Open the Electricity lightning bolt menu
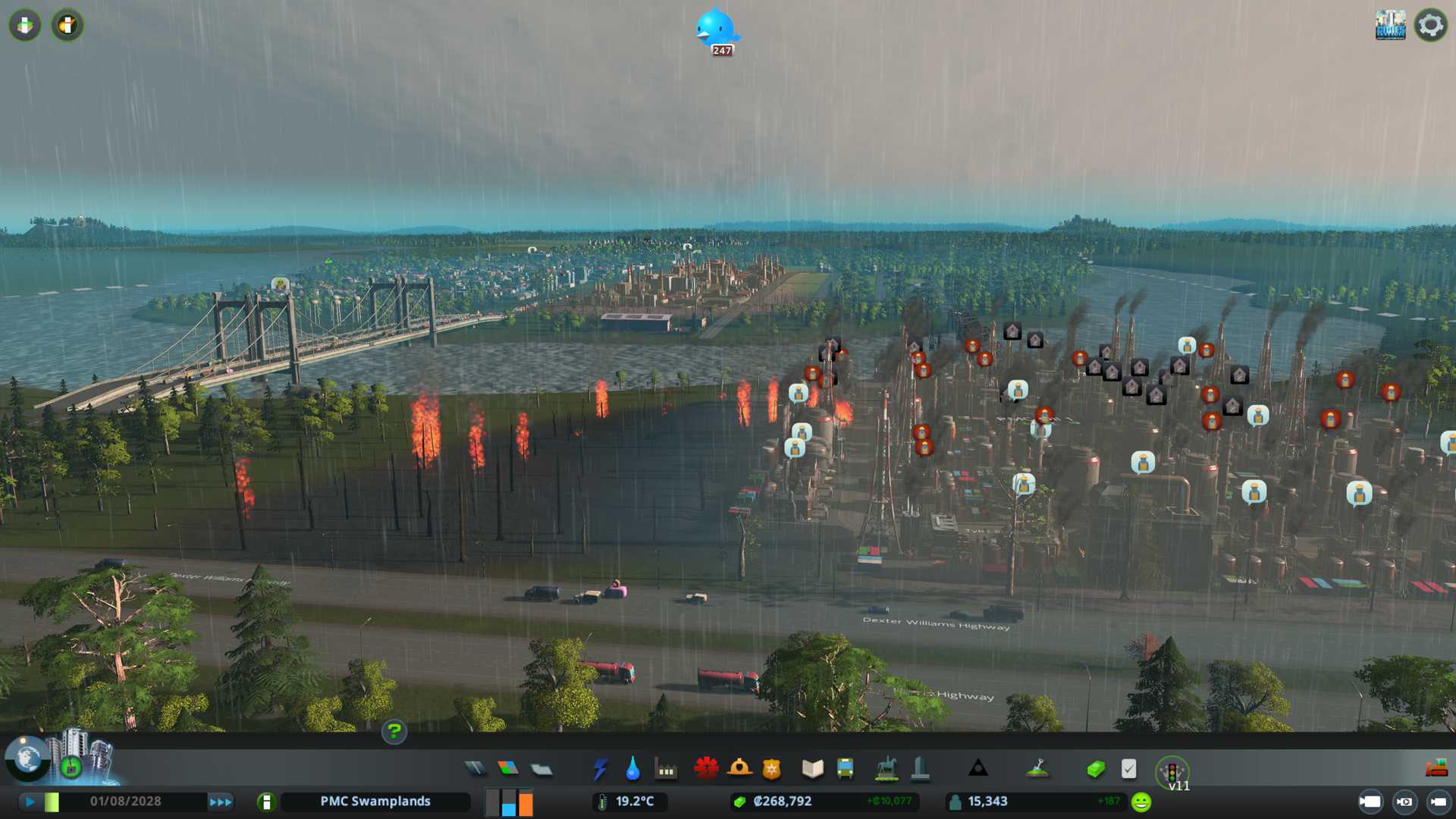This screenshot has height=819, width=1456. tap(600, 769)
